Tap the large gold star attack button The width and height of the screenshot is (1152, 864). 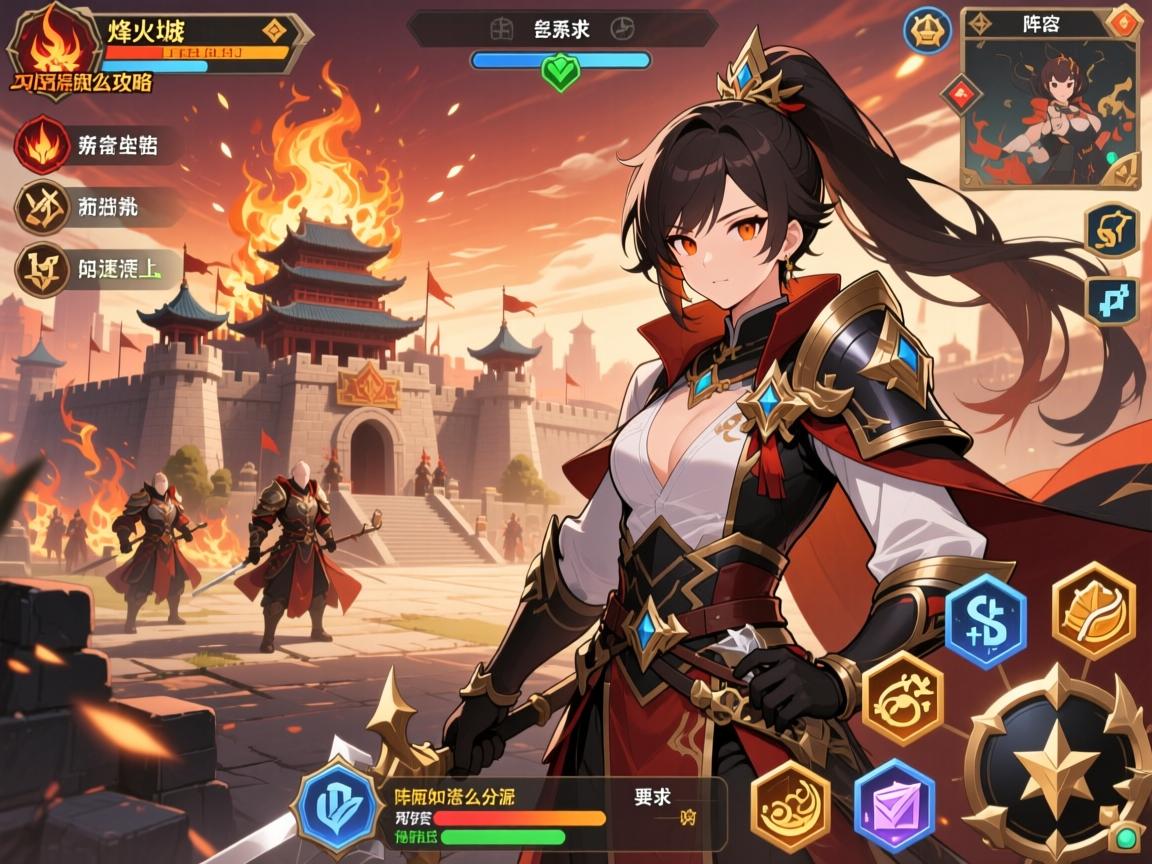coord(1055,765)
